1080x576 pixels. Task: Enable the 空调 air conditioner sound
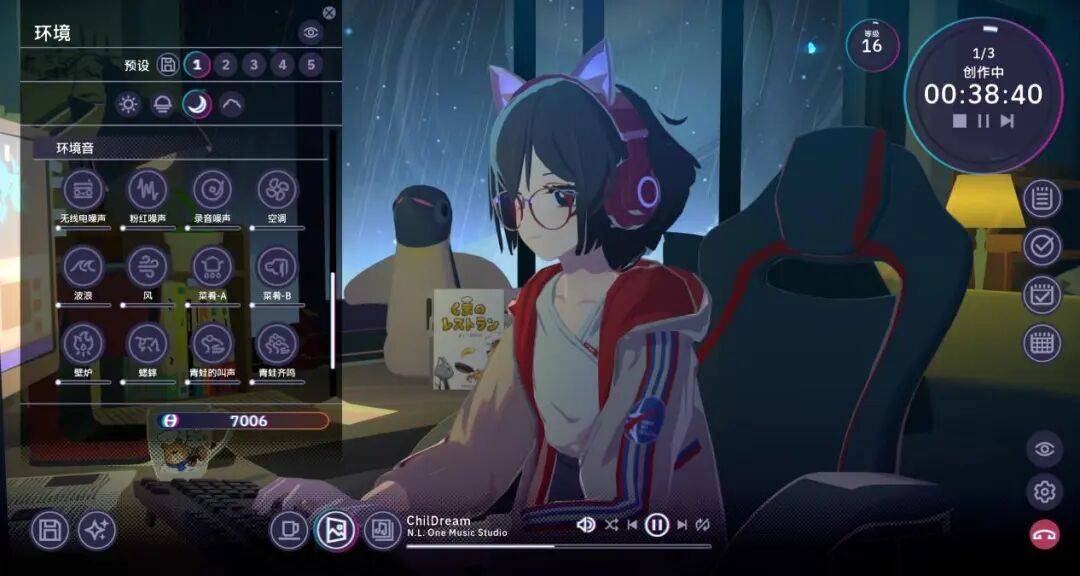277,190
